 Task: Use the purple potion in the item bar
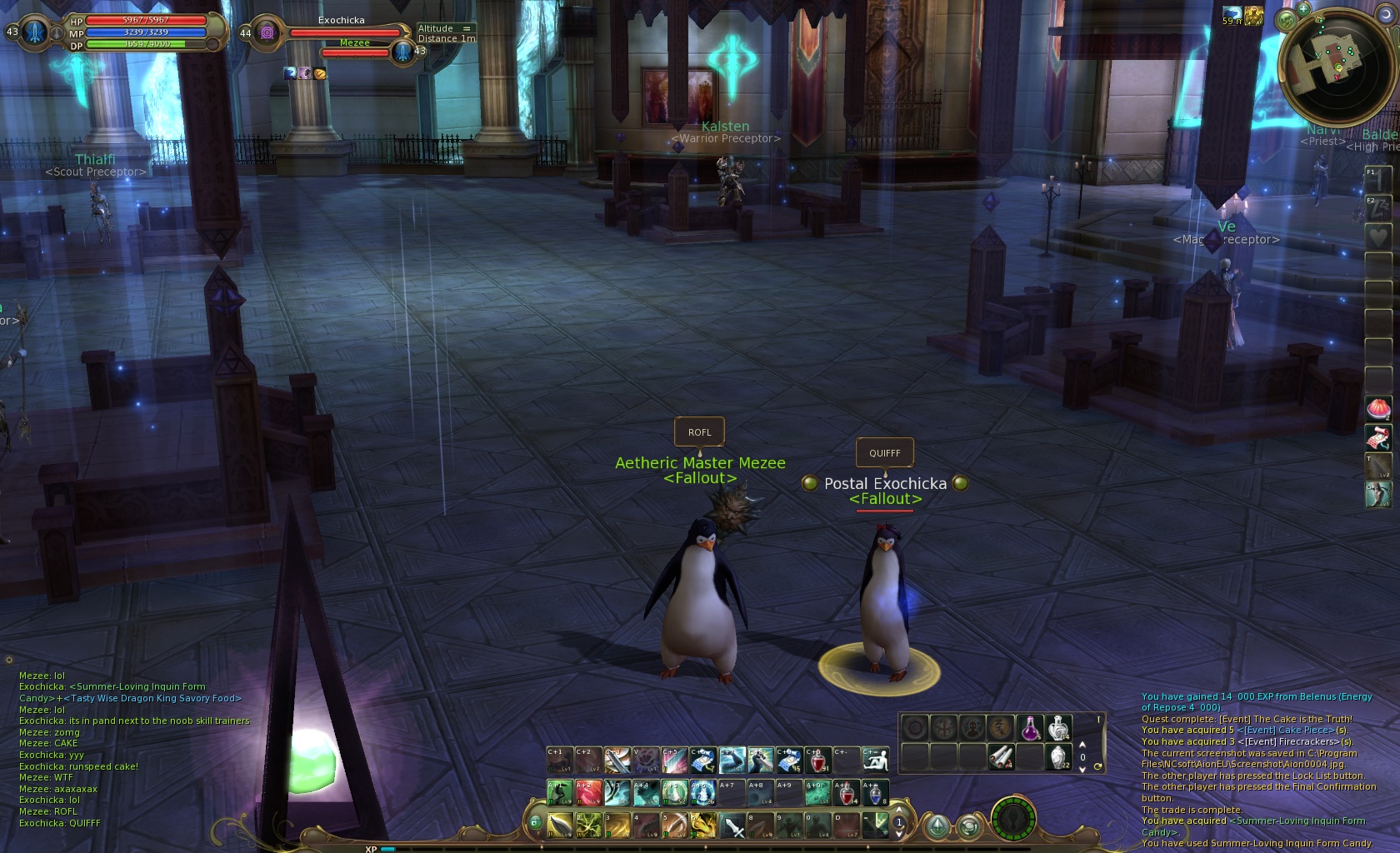coord(1030,728)
